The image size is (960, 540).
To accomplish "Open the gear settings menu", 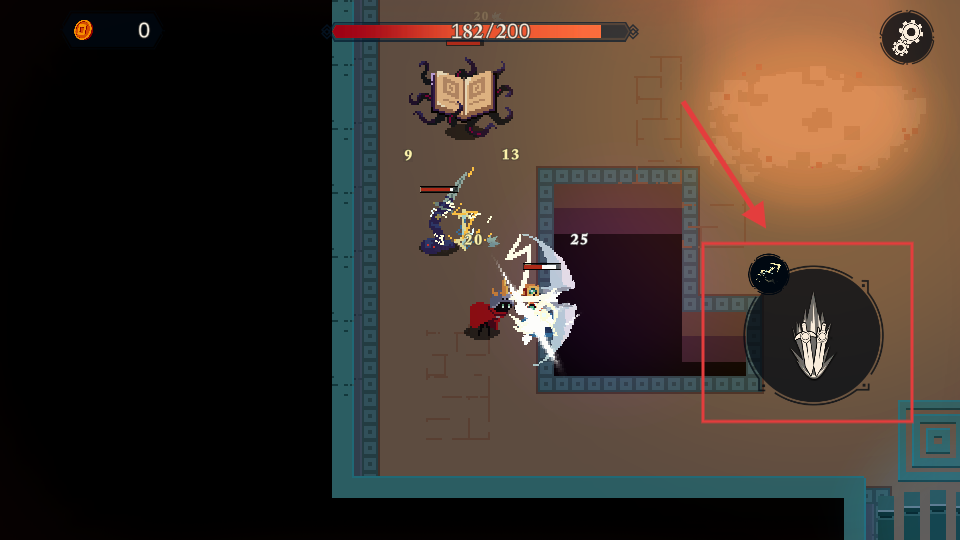I will click(907, 37).
